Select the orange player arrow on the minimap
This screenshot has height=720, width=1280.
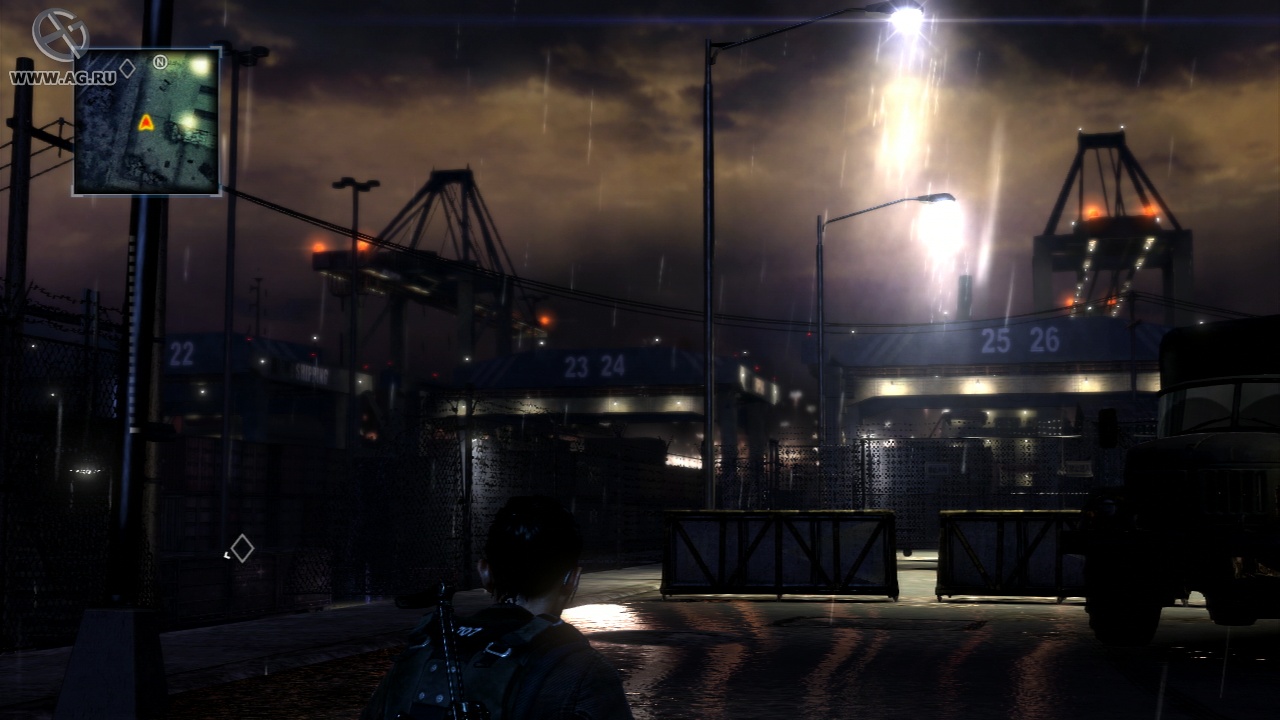pyautogui.click(x=146, y=122)
